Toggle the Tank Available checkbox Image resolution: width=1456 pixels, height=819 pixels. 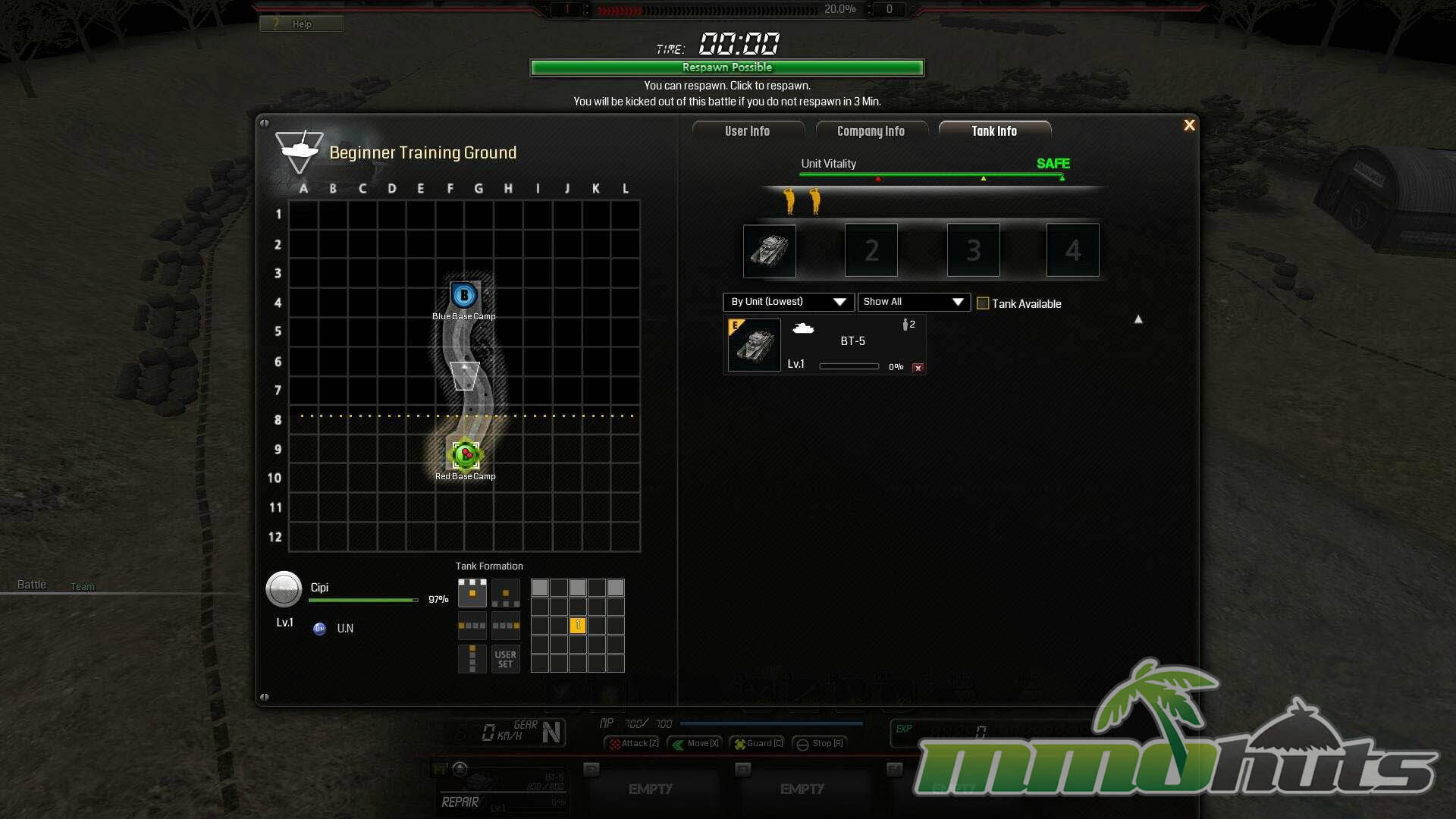[983, 303]
